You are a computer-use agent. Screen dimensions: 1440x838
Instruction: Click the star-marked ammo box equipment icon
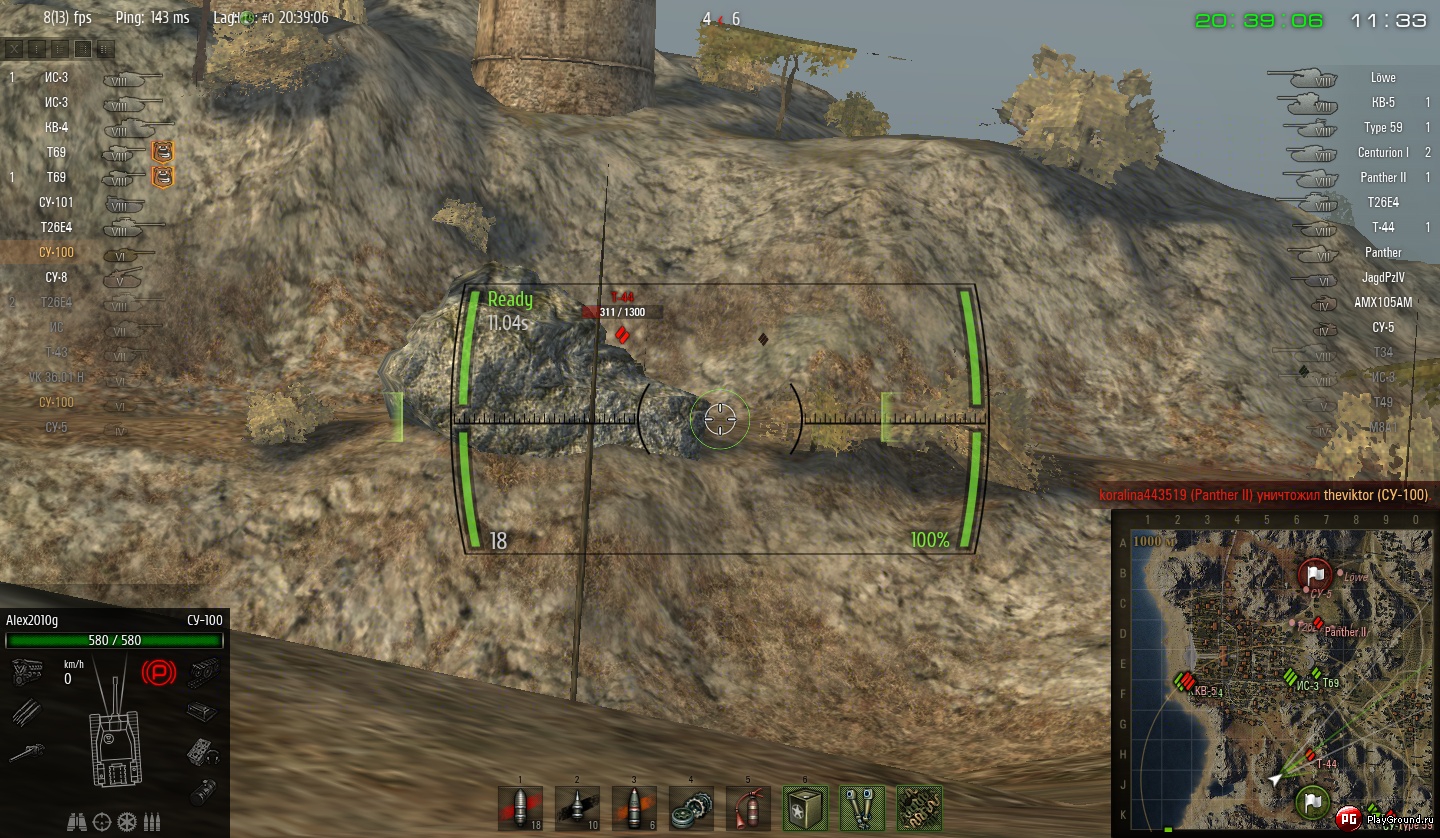point(805,808)
